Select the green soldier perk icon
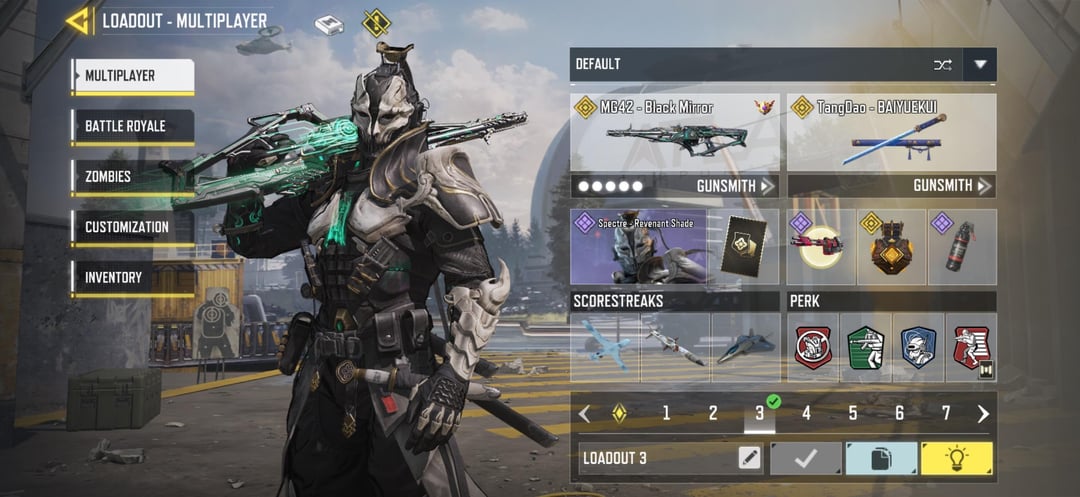Viewport: 1080px width, 497px height. coord(865,347)
